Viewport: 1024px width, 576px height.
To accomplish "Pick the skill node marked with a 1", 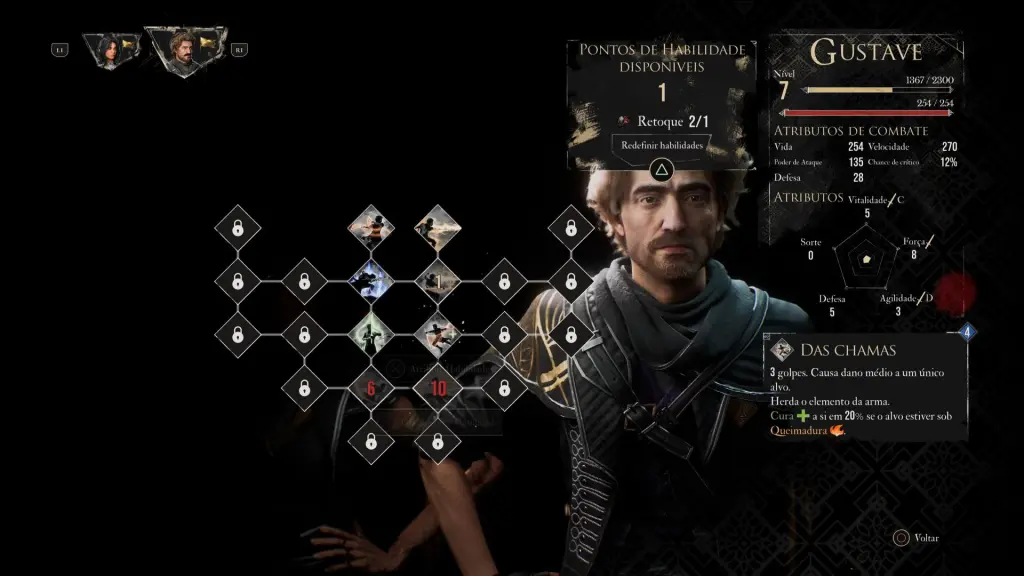I will point(437,281).
